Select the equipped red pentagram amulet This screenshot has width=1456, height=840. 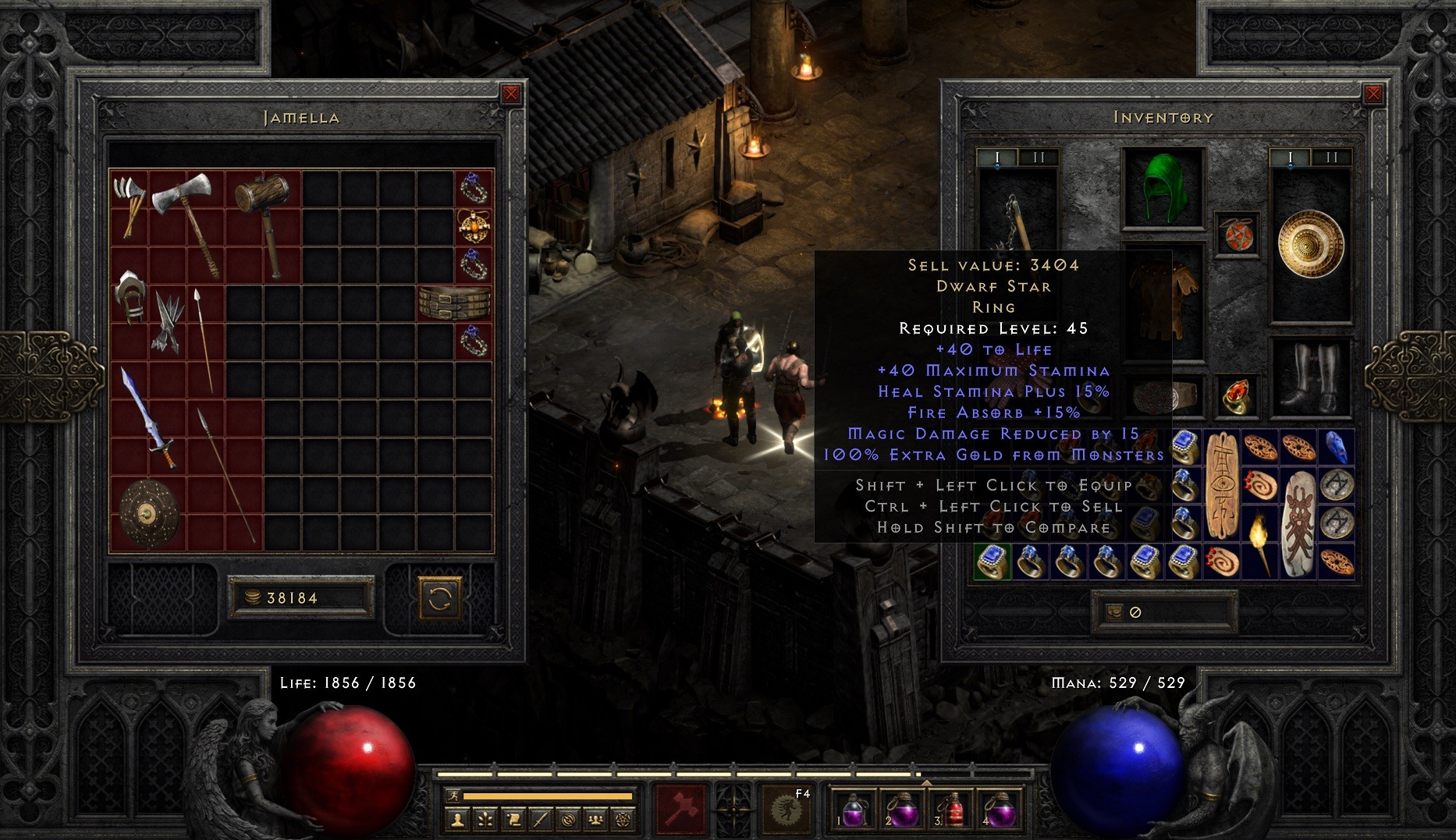pos(1238,235)
